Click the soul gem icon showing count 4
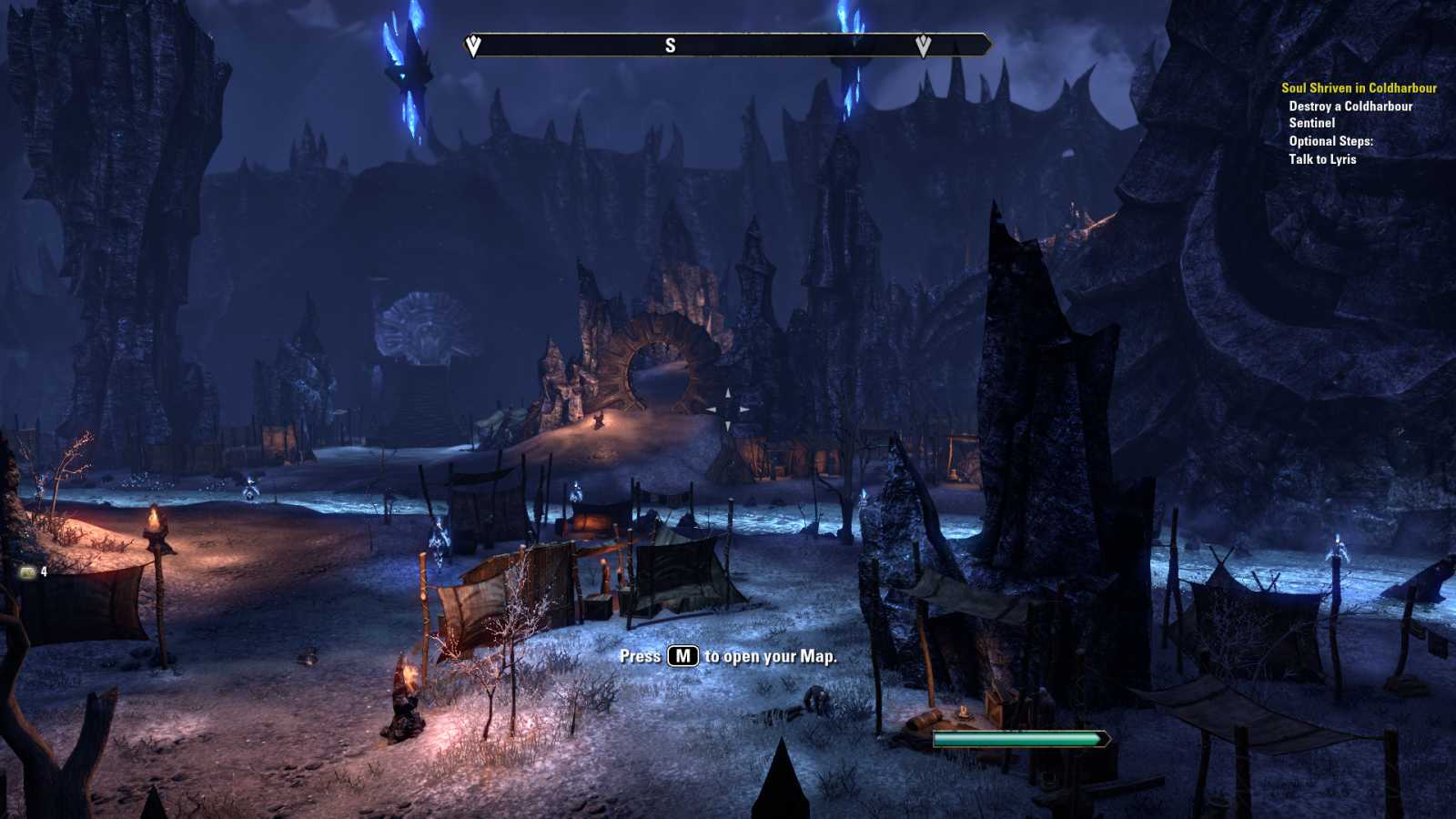 click(x=27, y=572)
